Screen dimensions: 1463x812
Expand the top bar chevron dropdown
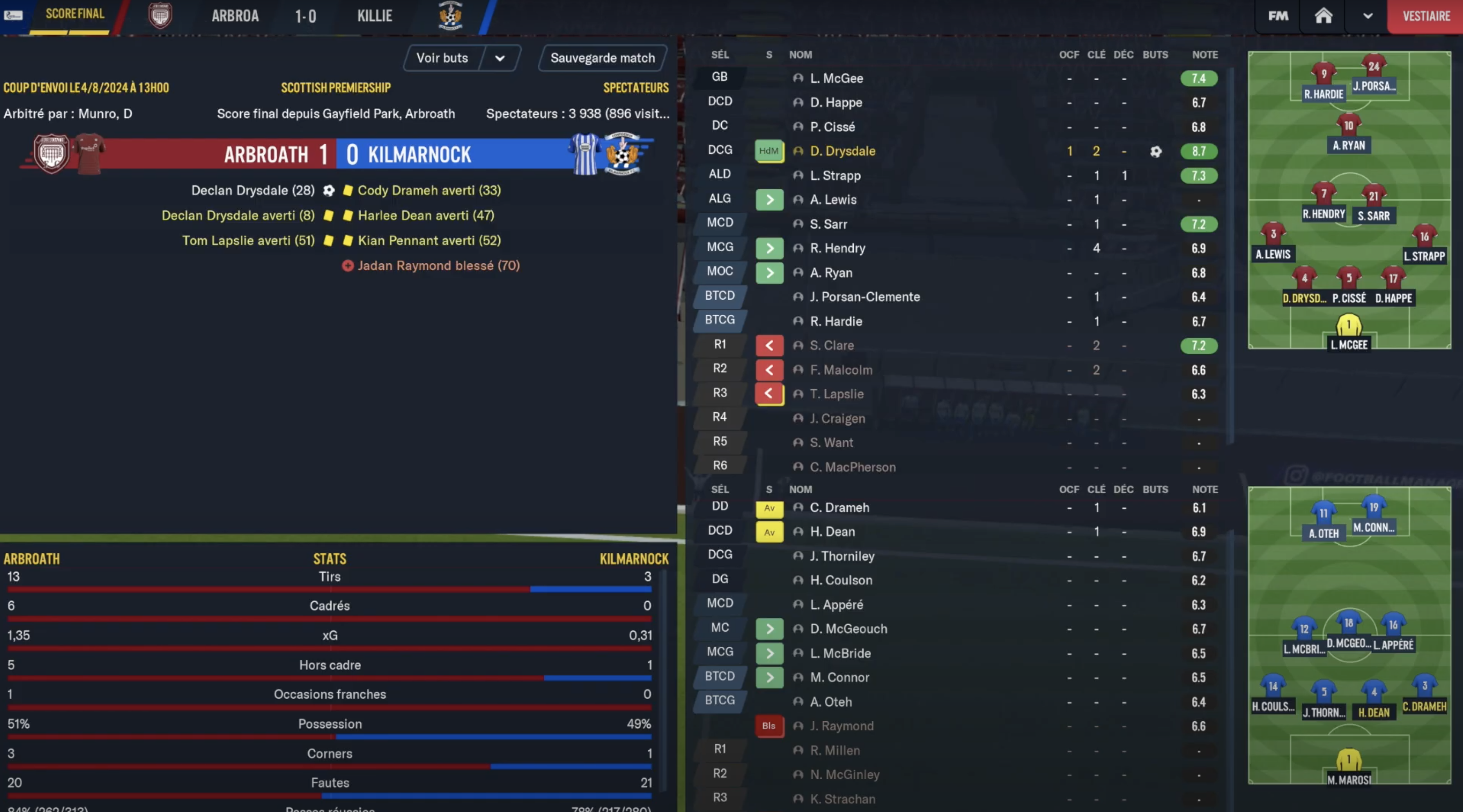(1368, 16)
